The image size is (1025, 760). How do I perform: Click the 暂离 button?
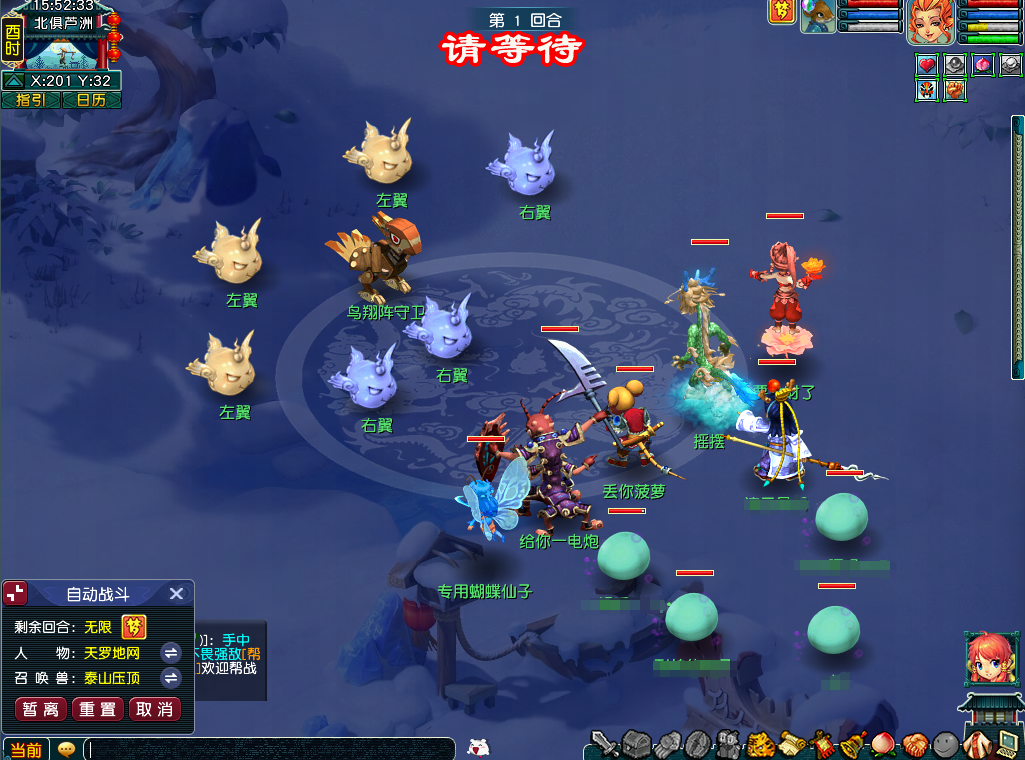click(41, 710)
